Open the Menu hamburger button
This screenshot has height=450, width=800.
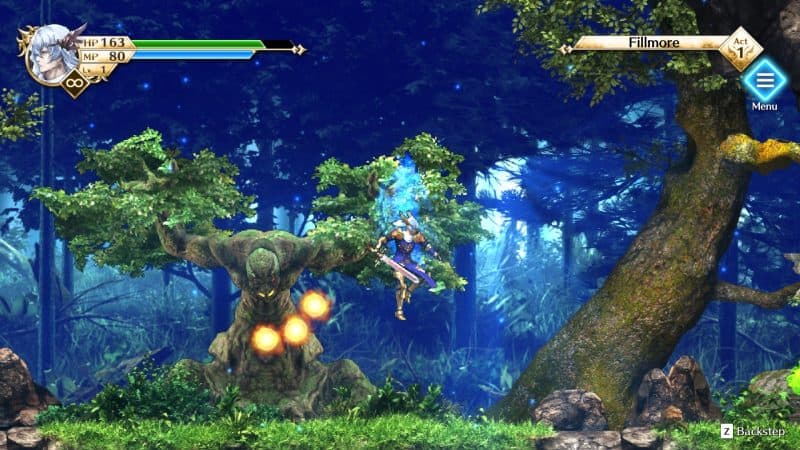tap(764, 79)
